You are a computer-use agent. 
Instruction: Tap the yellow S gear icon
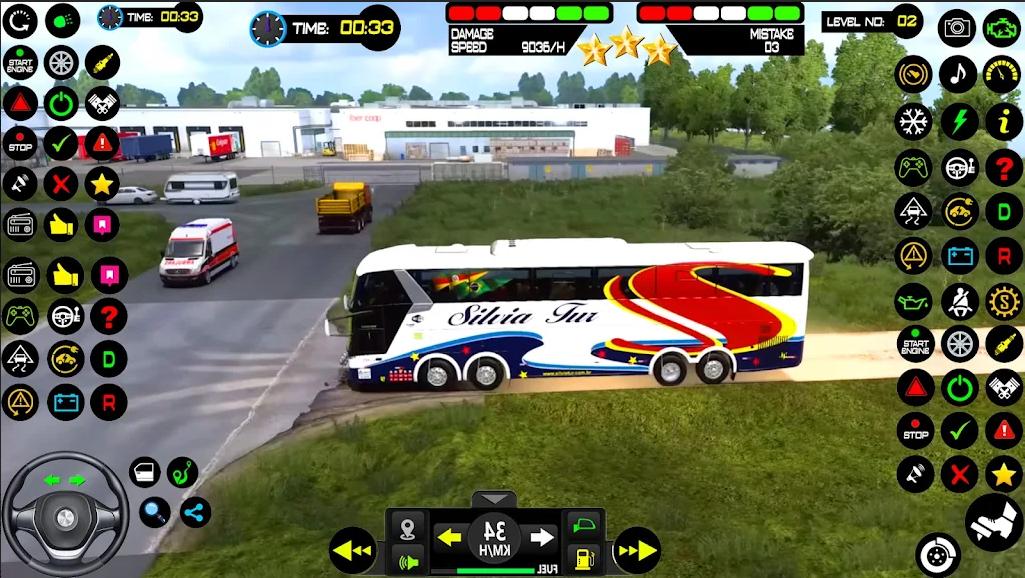[x=1003, y=300]
